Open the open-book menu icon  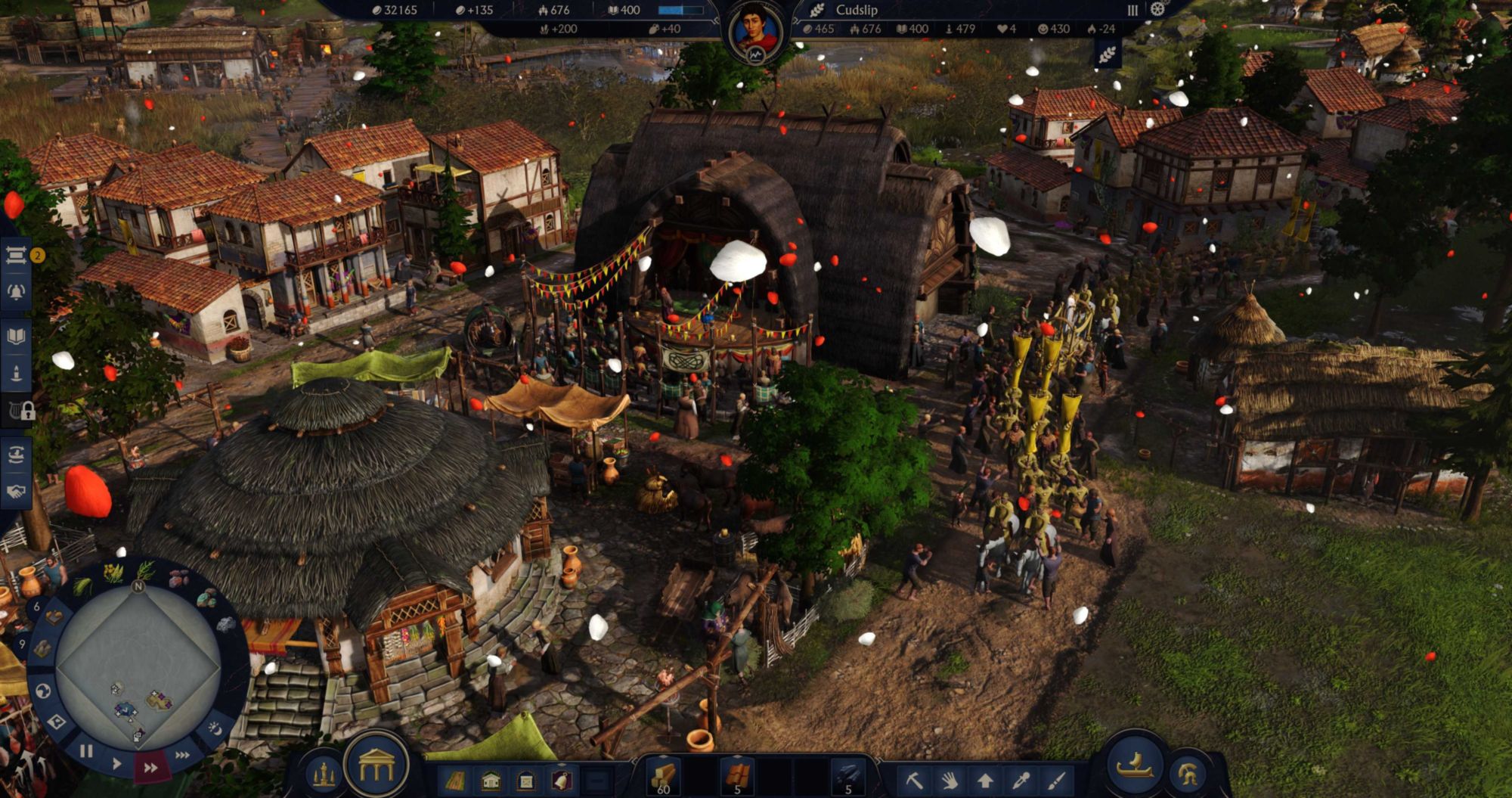[17, 337]
